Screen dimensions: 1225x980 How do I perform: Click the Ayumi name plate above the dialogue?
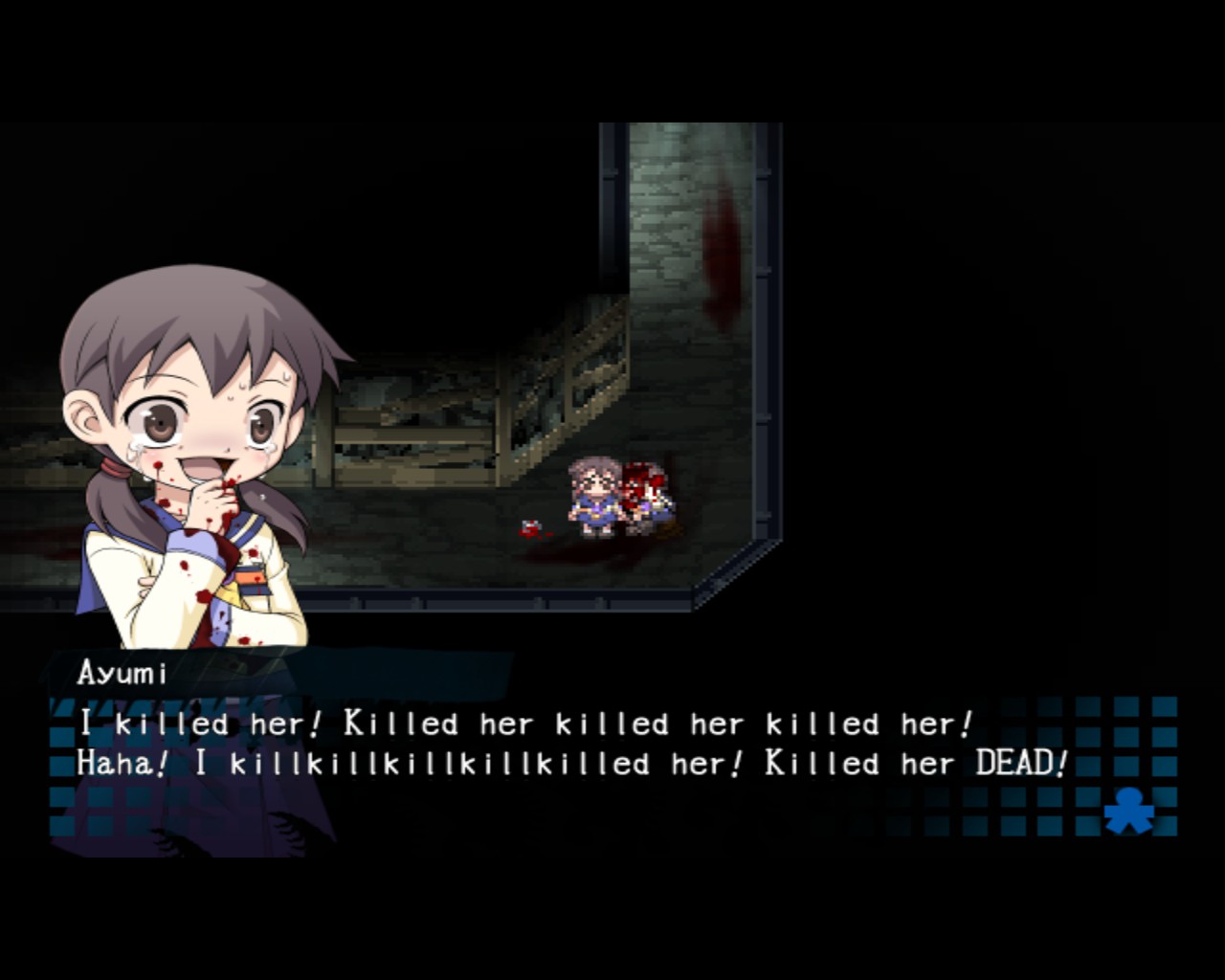pos(120,673)
